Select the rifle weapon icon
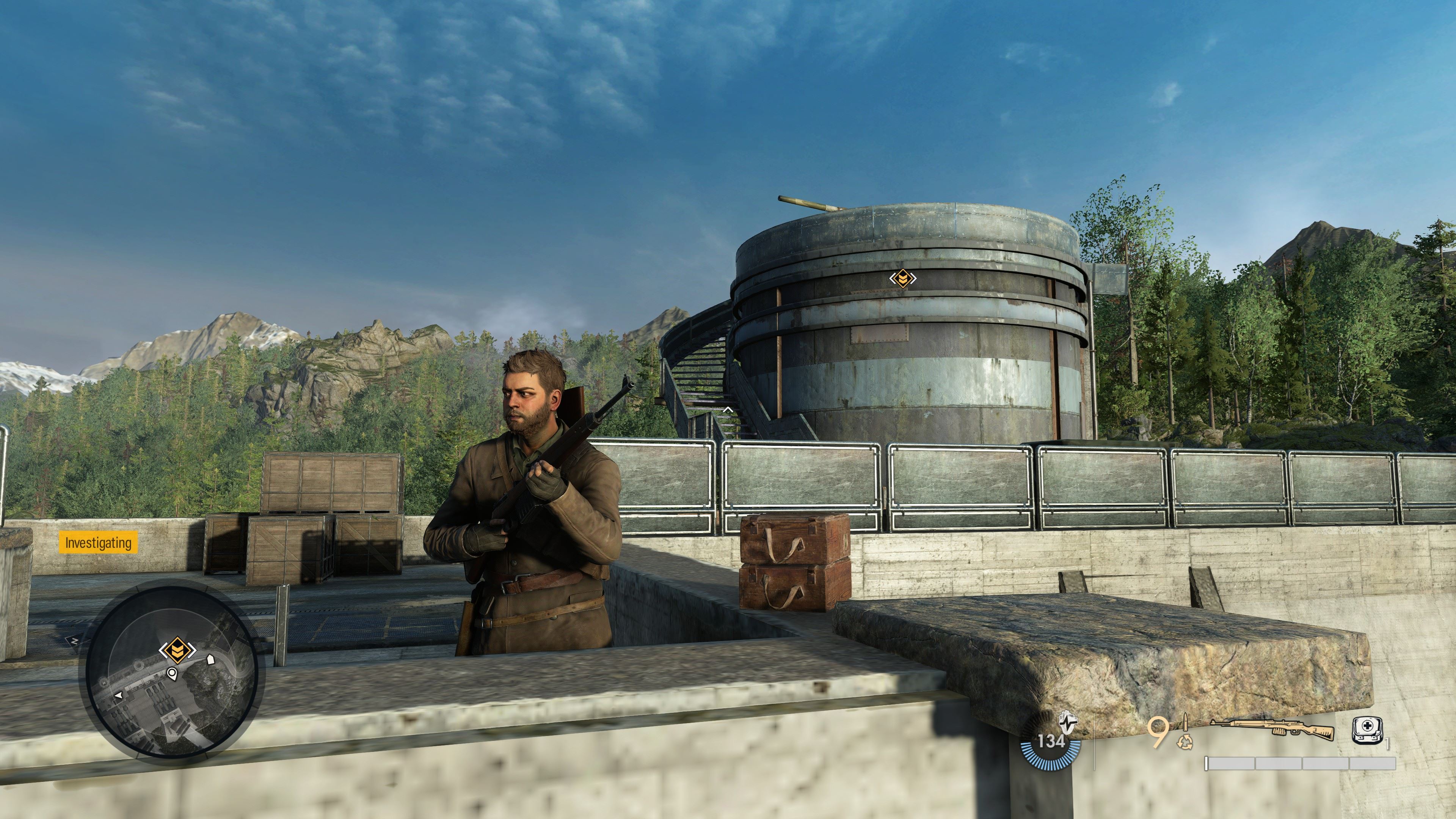 coord(1272,730)
